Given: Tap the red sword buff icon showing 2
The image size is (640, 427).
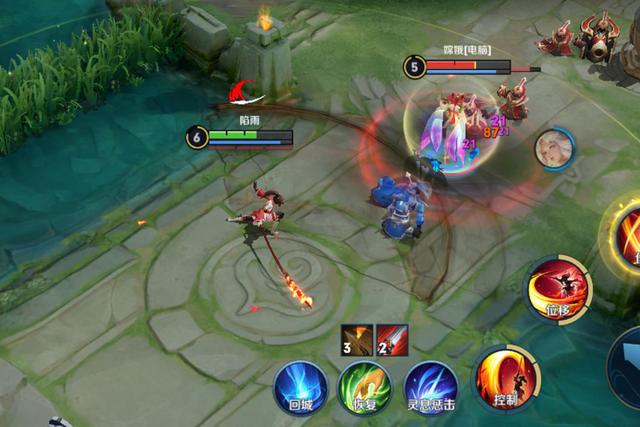Looking at the screenshot, I should (392, 340).
